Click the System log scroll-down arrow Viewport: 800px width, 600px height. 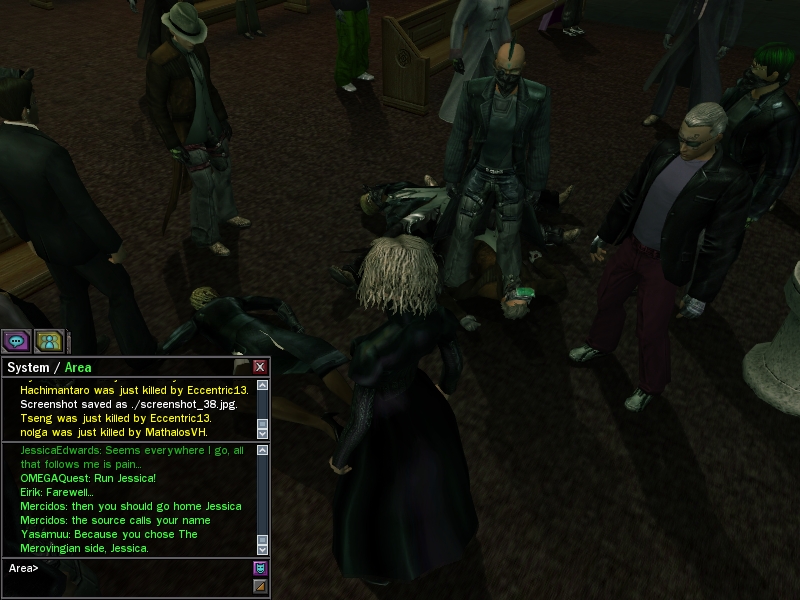[262, 433]
